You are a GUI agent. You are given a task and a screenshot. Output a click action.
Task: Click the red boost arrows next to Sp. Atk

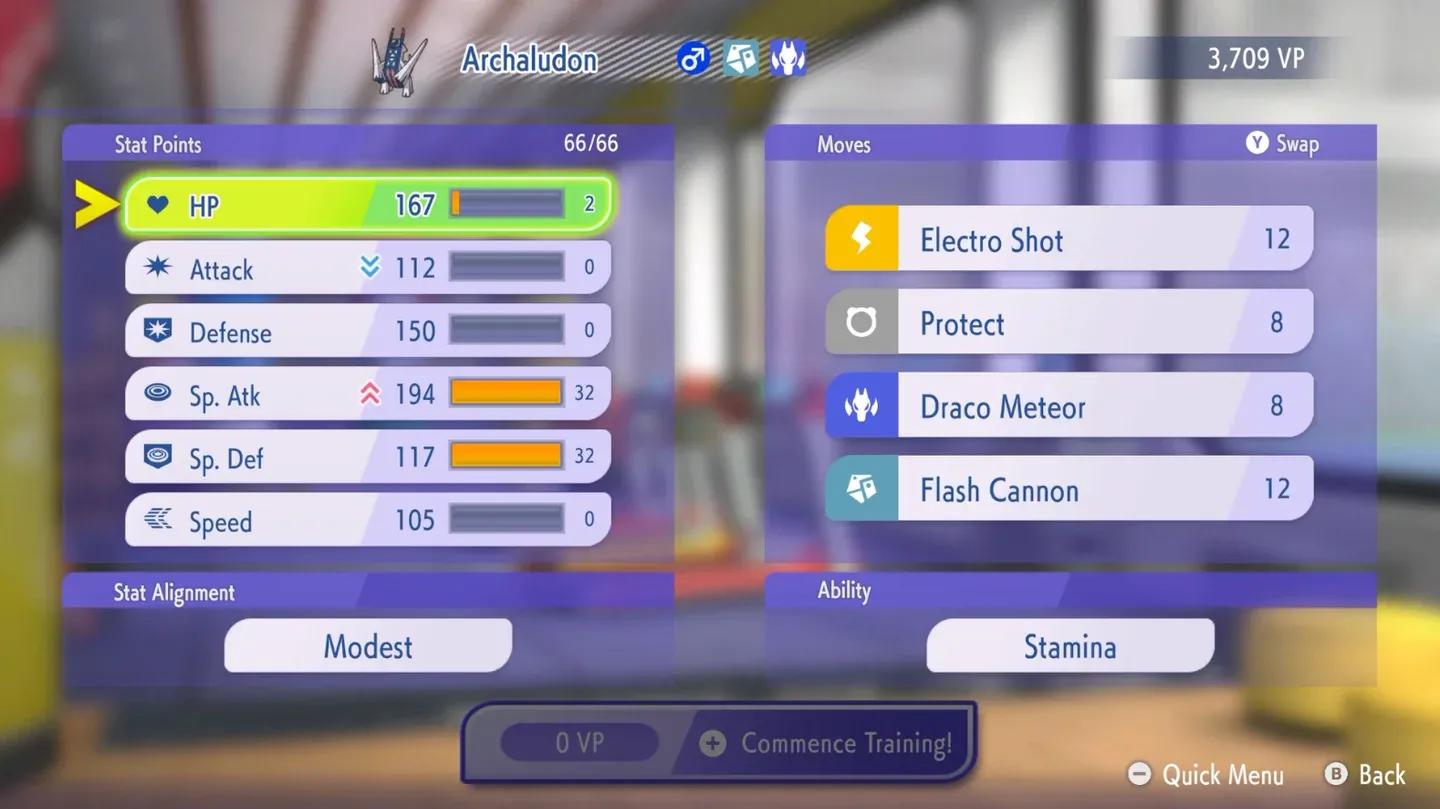tap(369, 394)
